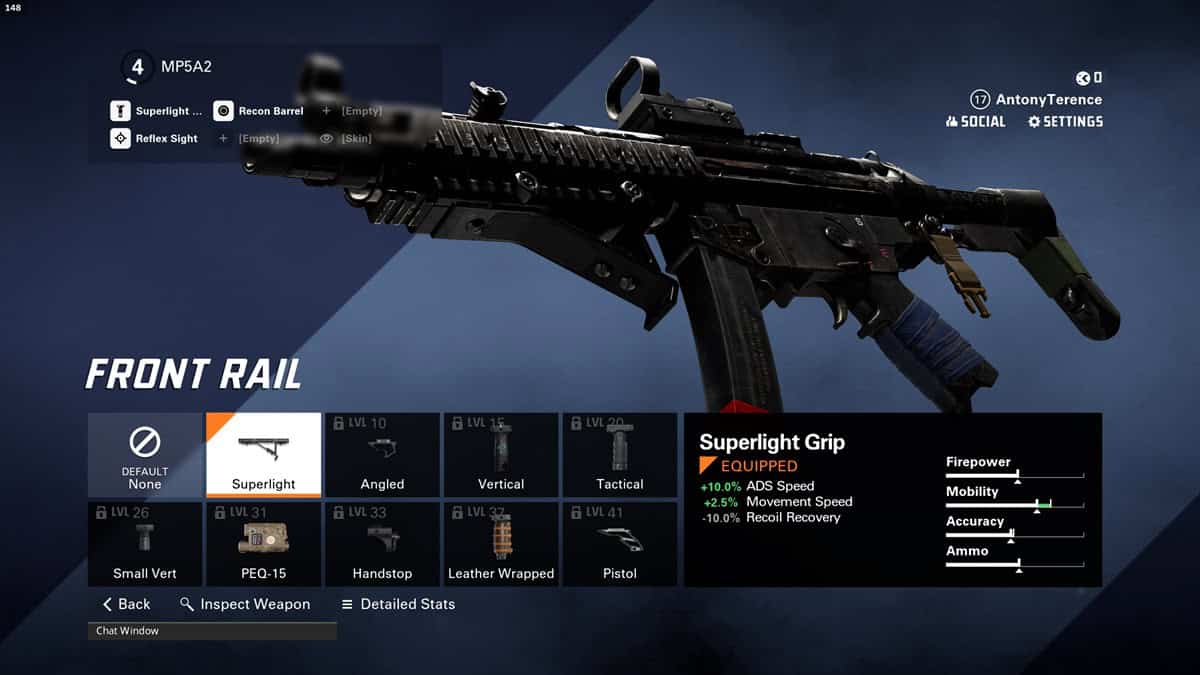Select the Superlight front rail grip

pyautogui.click(x=263, y=455)
